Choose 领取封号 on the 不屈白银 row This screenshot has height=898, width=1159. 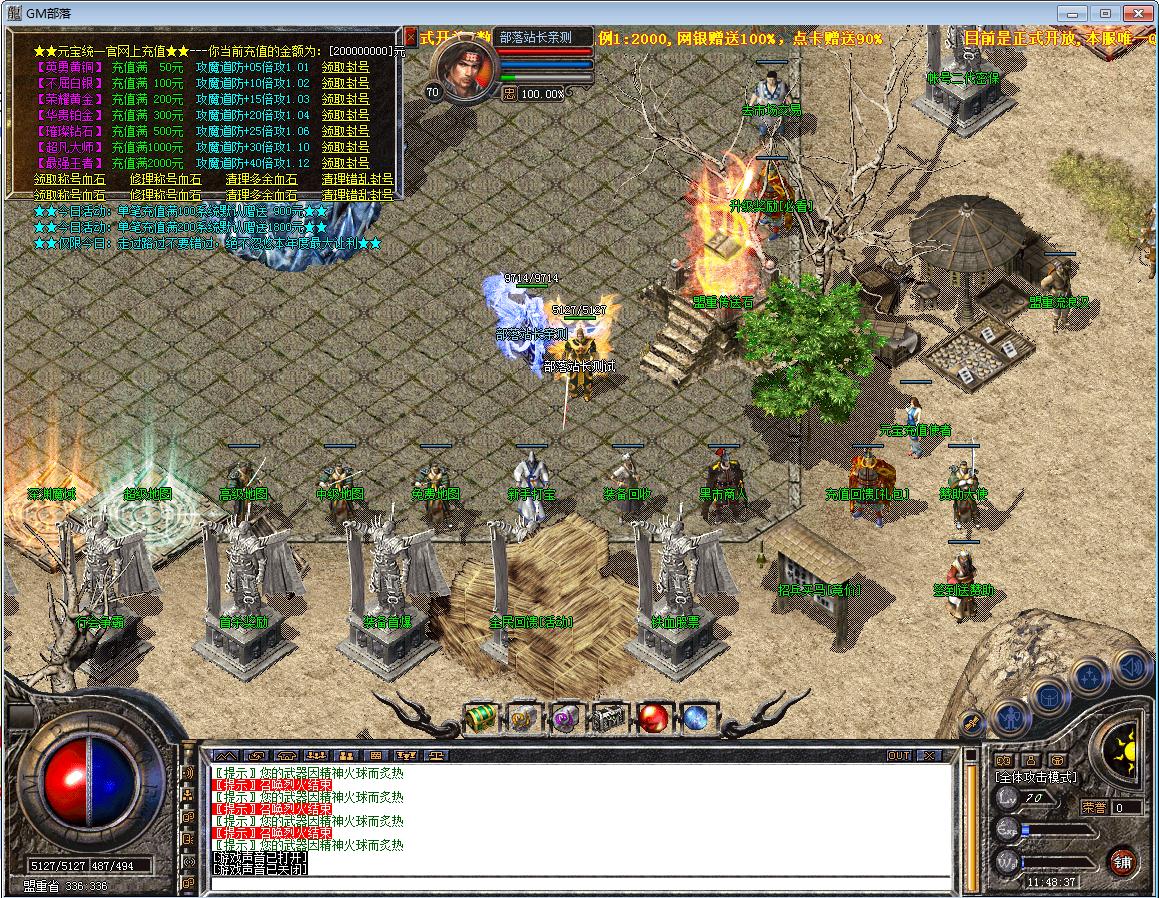pyautogui.click(x=345, y=83)
